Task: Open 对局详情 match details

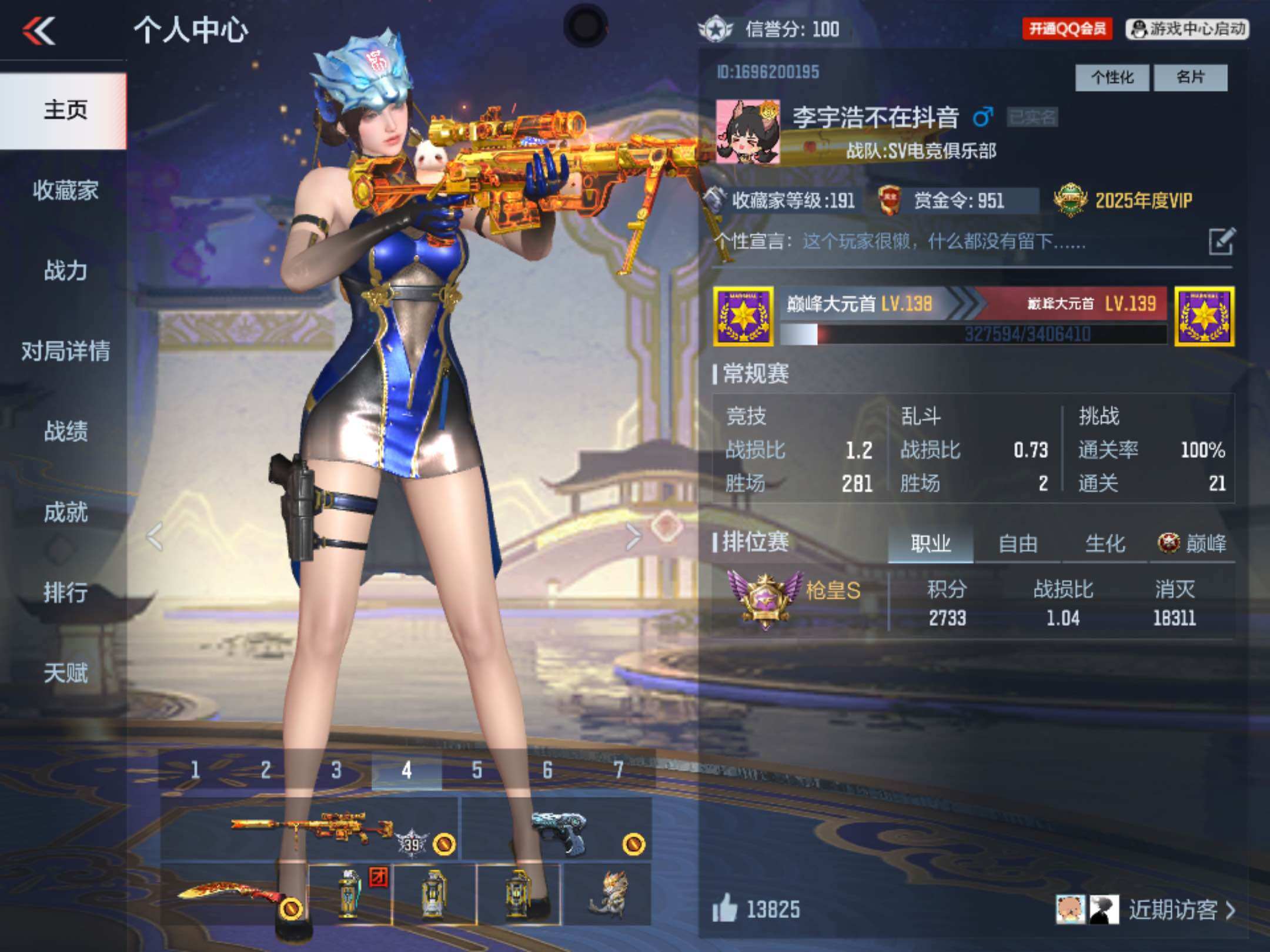Action: [65, 351]
